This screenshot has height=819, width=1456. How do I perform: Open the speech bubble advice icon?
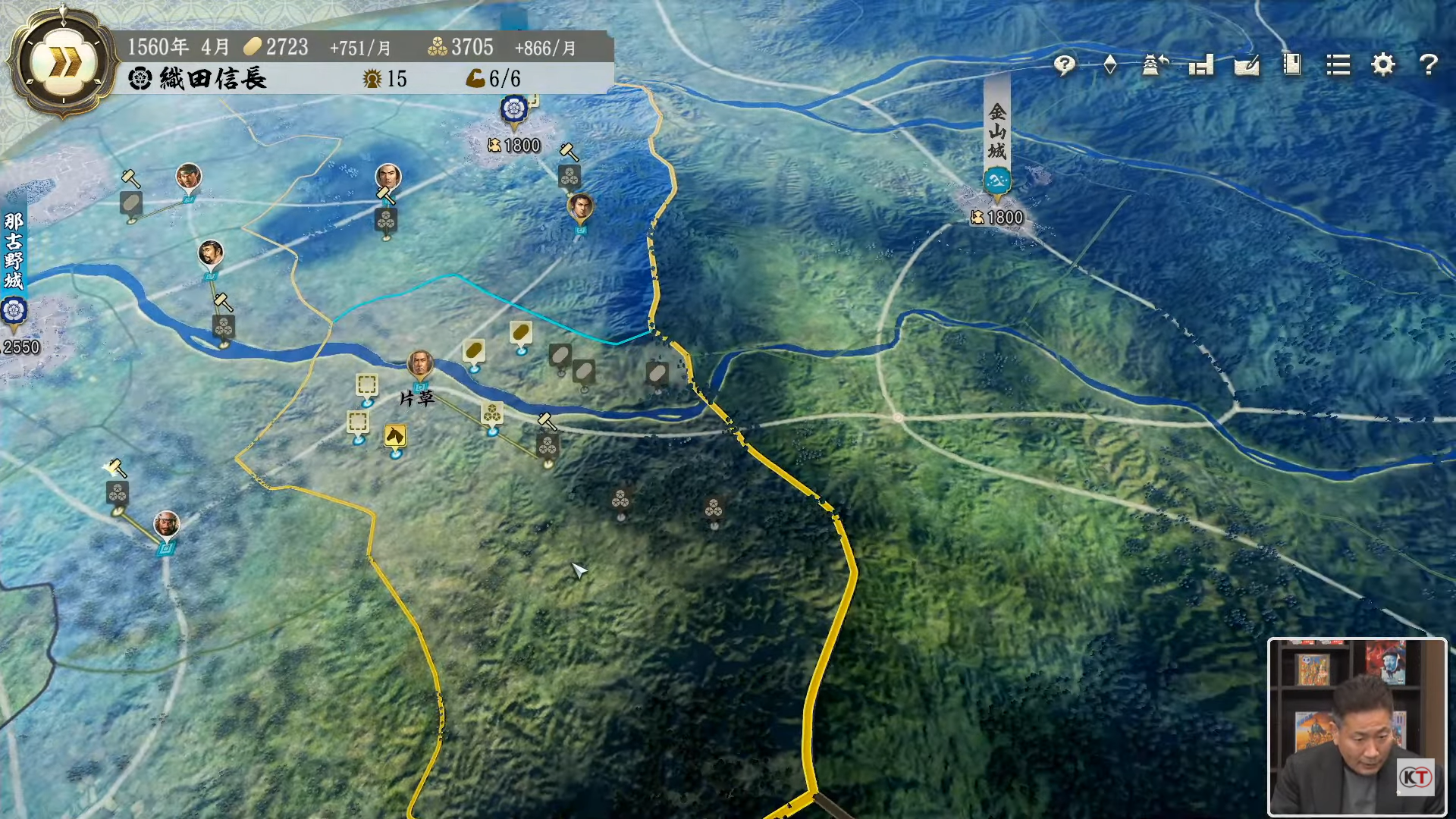tap(1065, 65)
